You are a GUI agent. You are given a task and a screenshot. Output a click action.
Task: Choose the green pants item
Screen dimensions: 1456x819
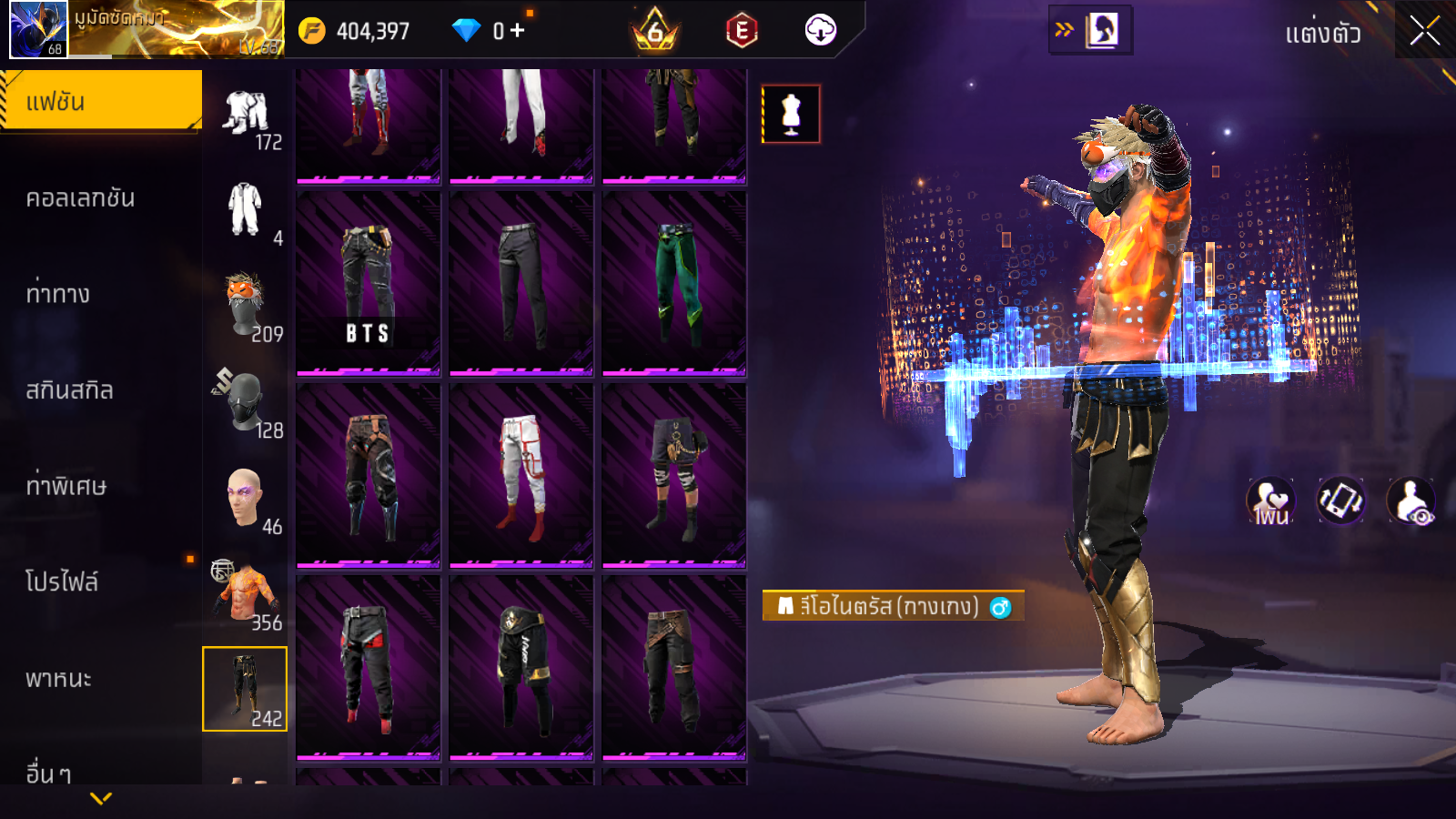(x=674, y=282)
